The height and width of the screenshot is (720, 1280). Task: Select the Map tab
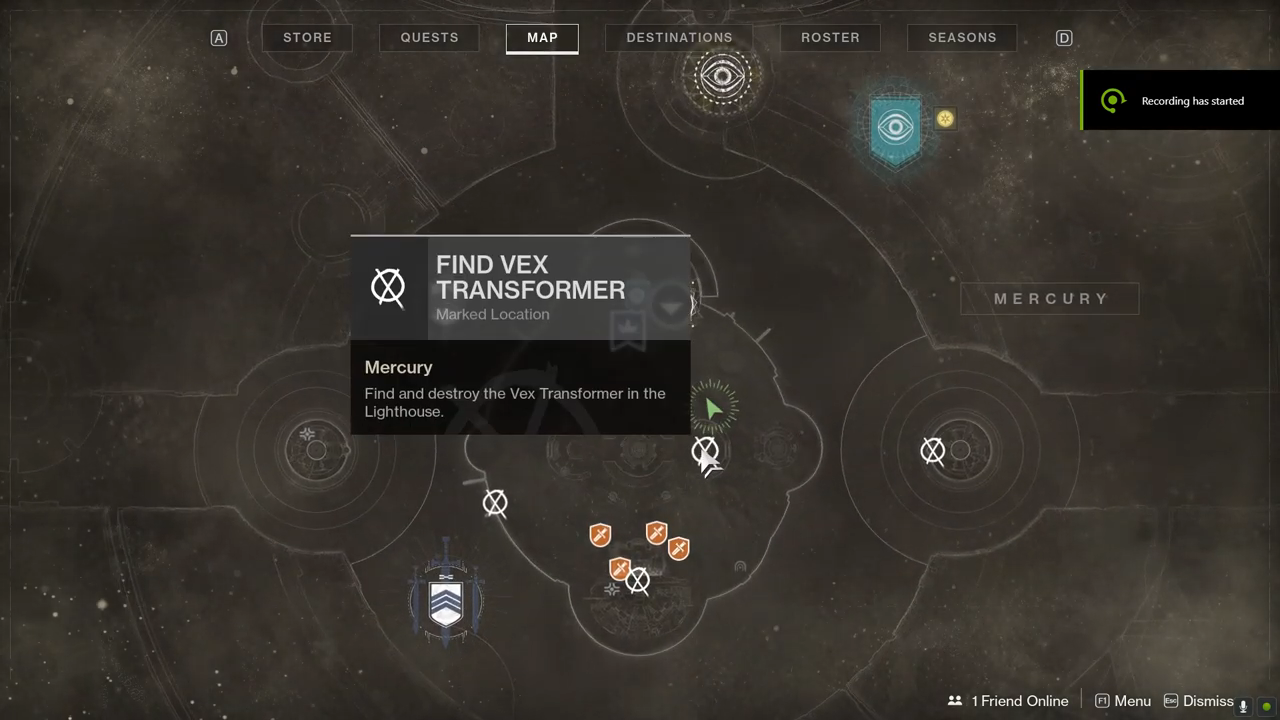click(542, 38)
